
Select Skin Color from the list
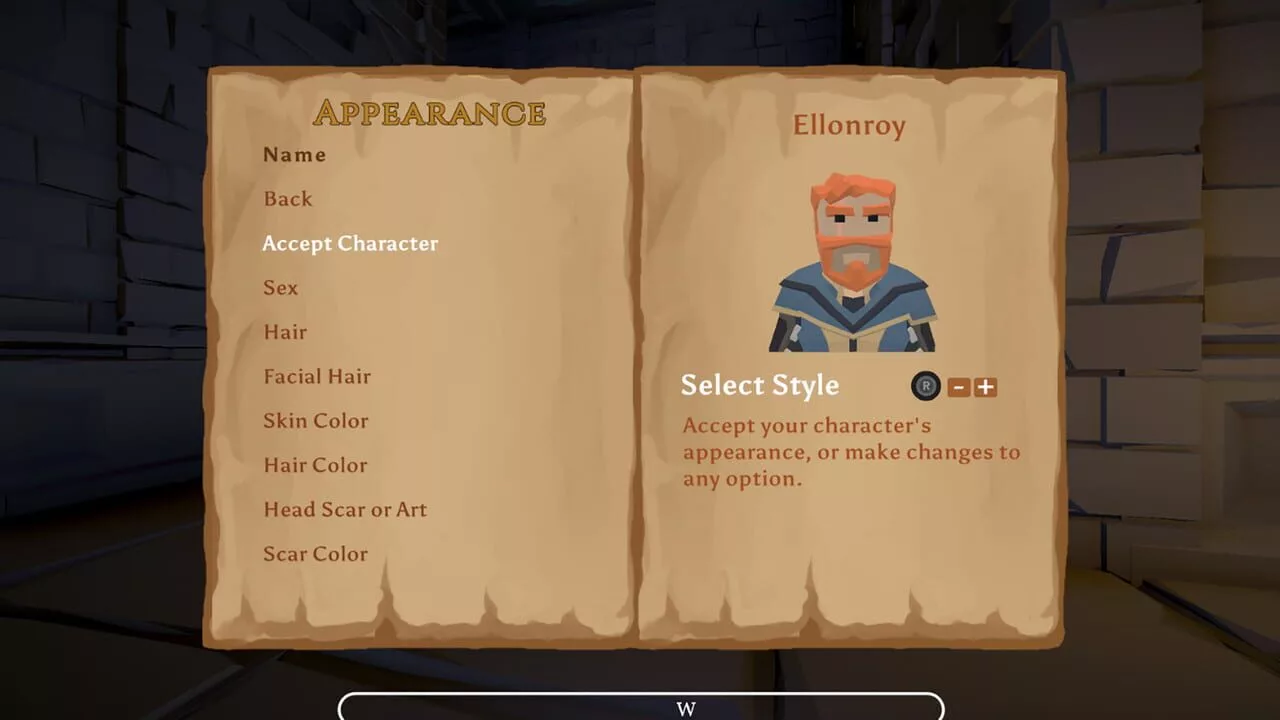click(x=315, y=421)
